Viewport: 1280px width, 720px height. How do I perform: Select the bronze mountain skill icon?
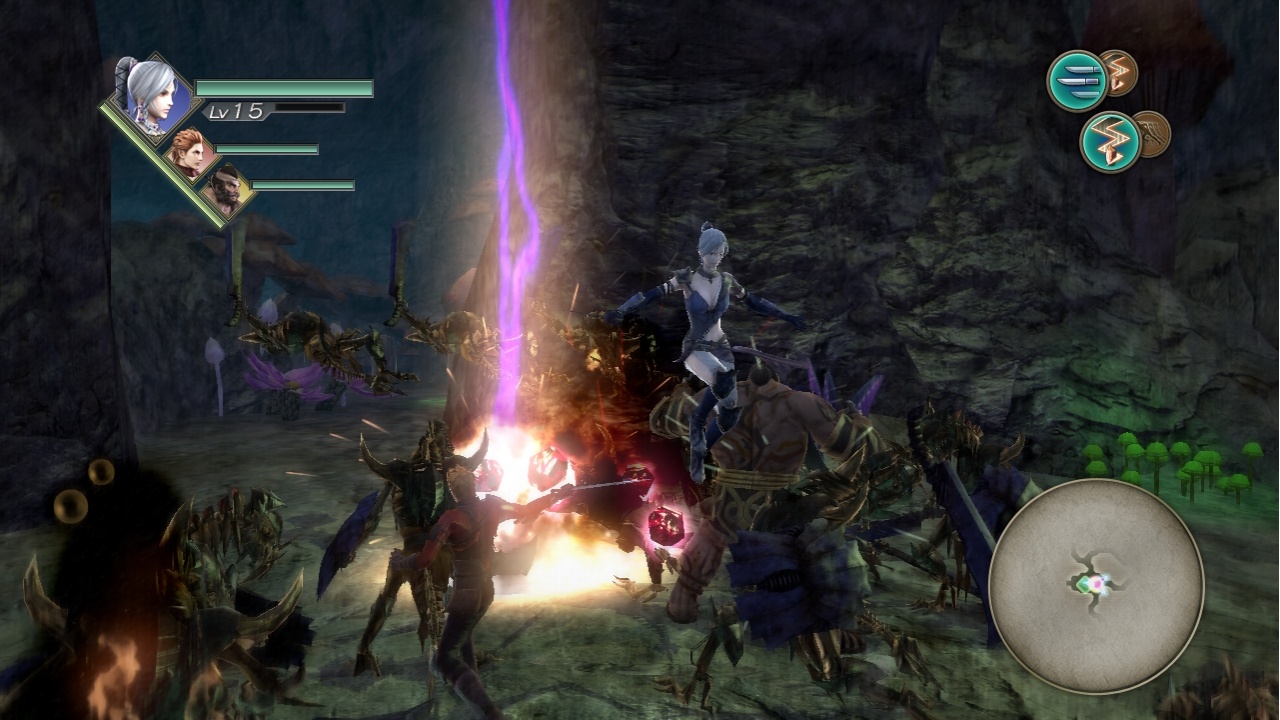[x=1152, y=137]
